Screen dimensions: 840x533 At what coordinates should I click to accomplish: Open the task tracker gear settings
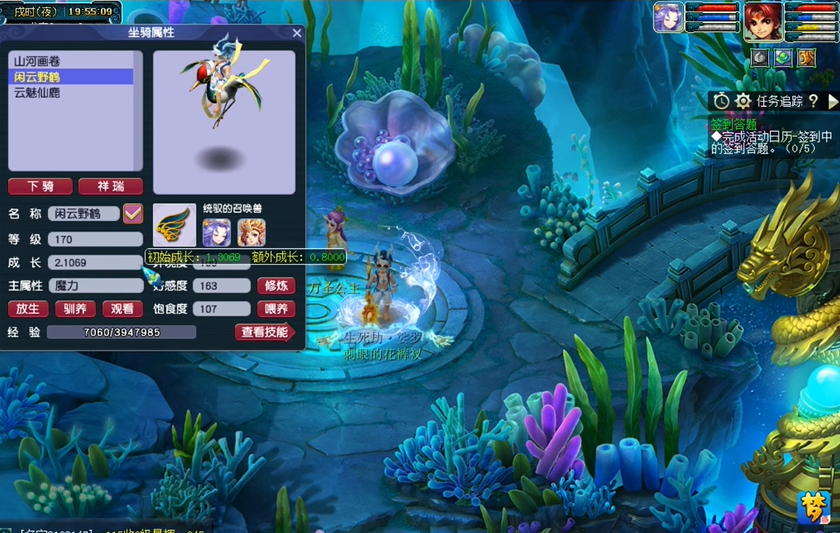pyautogui.click(x=743, y=101)
